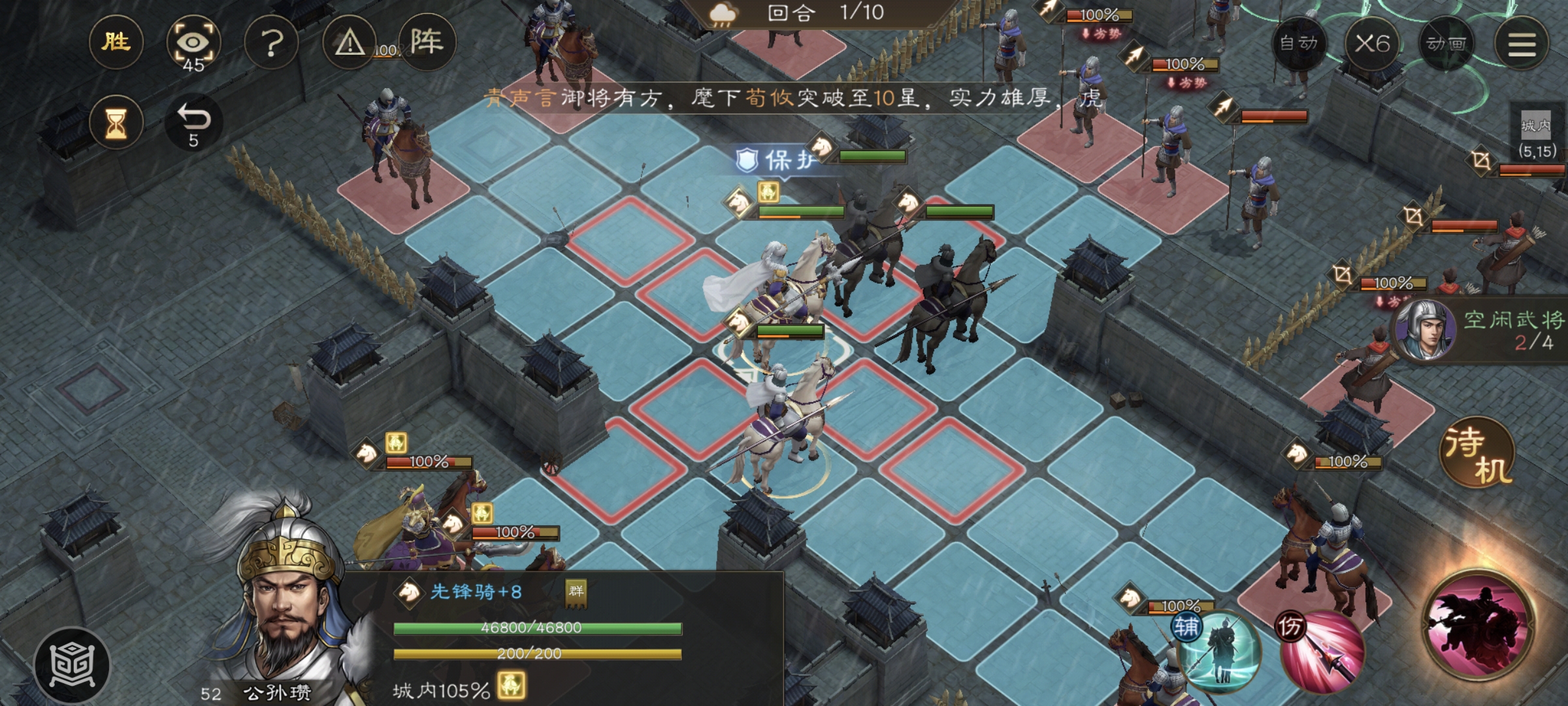
Task: Open the 阵 formation button
Action: [427, 42]
